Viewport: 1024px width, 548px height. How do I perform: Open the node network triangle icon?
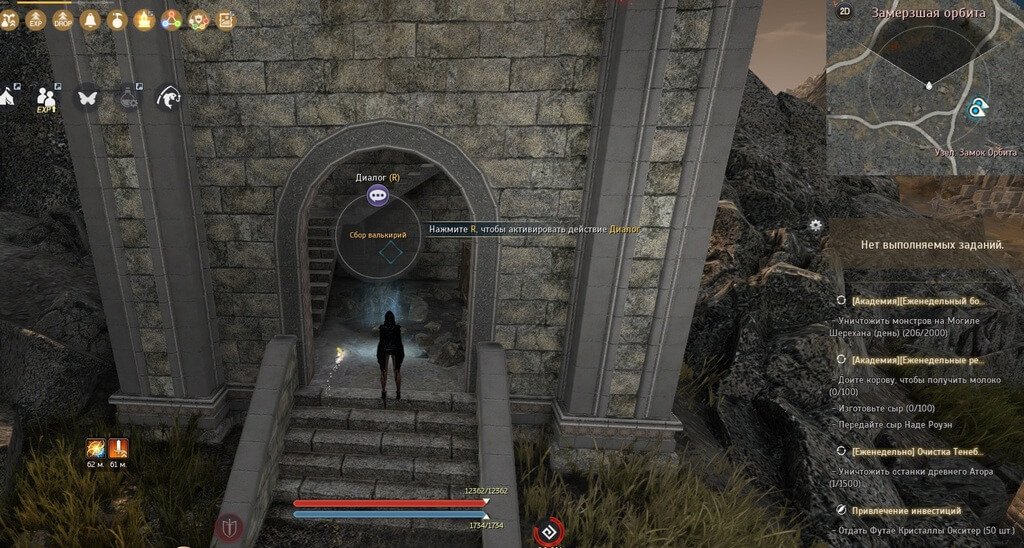pos(172,19)
